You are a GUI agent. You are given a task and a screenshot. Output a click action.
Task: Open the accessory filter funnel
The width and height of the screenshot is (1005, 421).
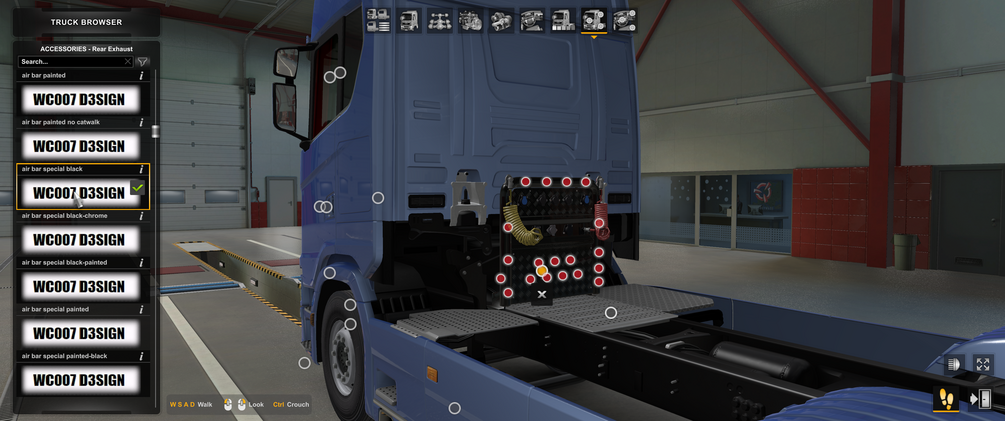143,62
